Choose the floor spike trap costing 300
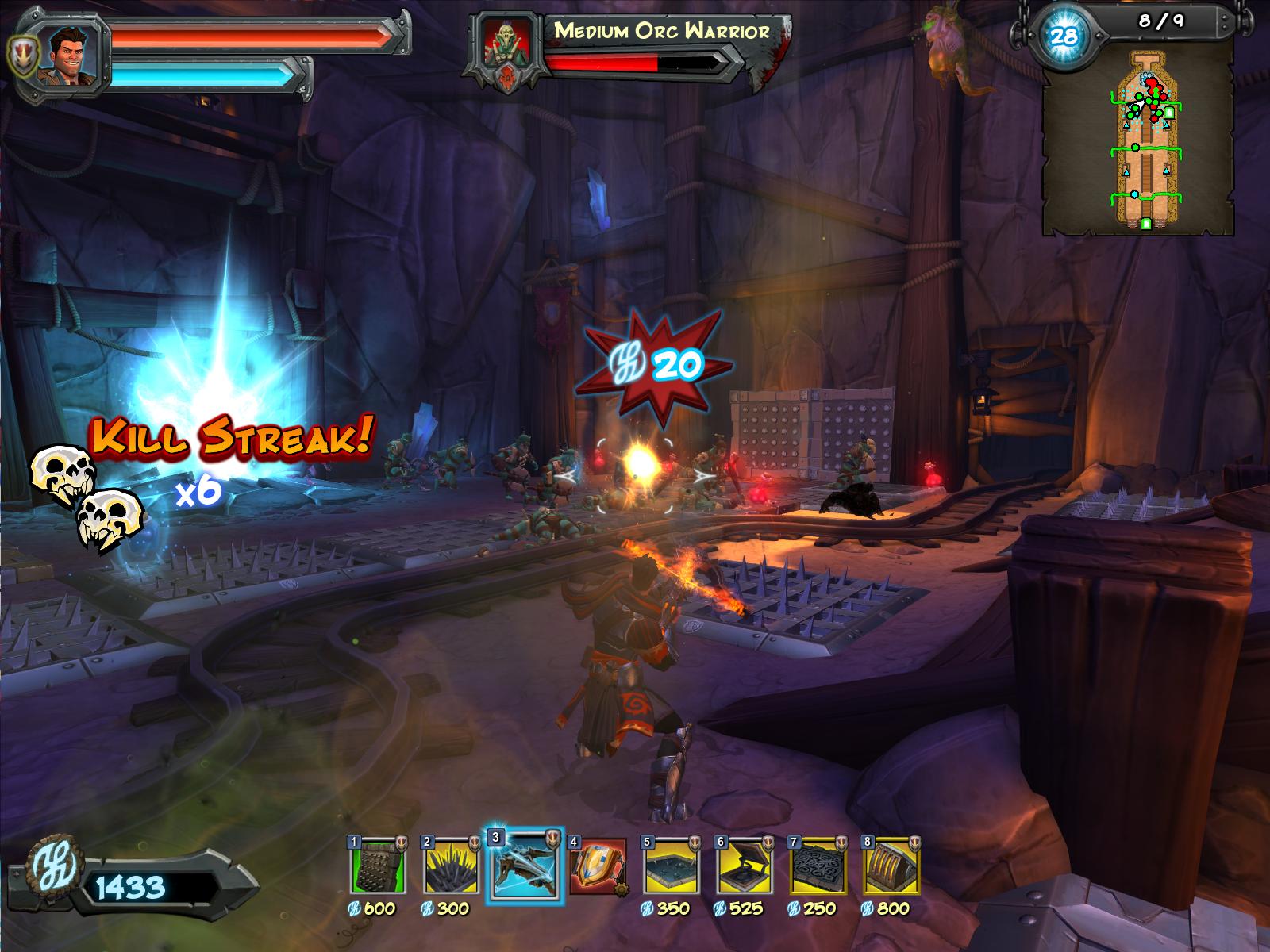Viewport: 1270px width, 952px height. click(x=451, y=865)
